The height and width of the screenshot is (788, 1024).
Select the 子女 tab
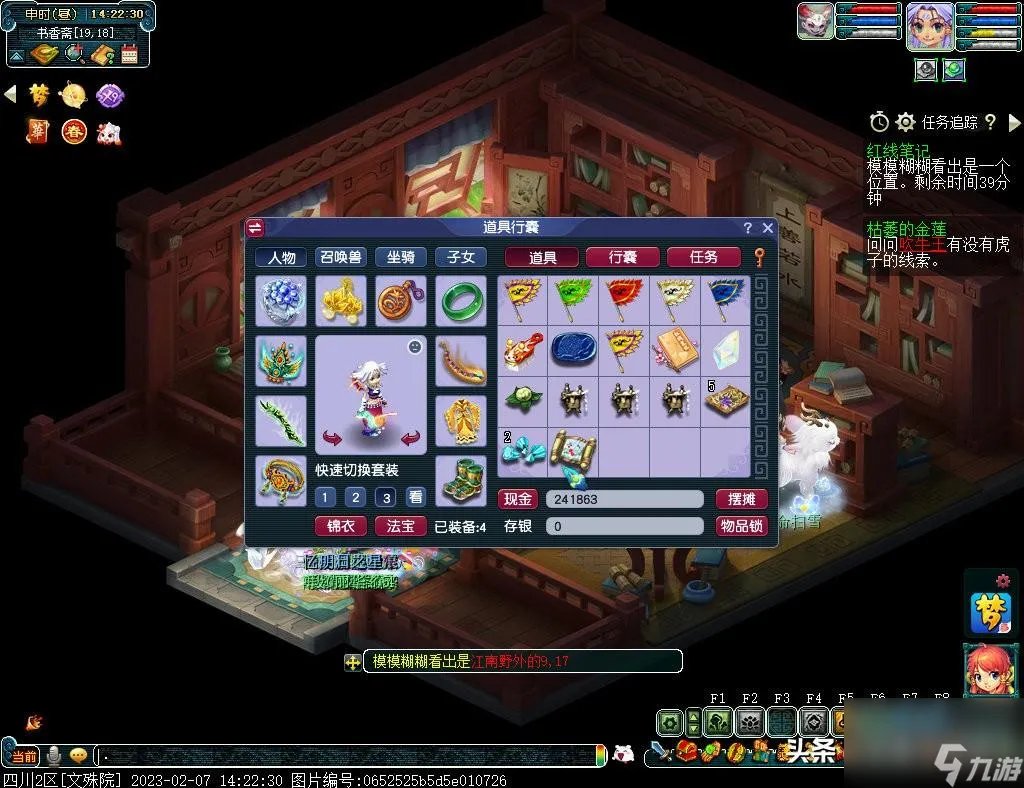(460, 257)
